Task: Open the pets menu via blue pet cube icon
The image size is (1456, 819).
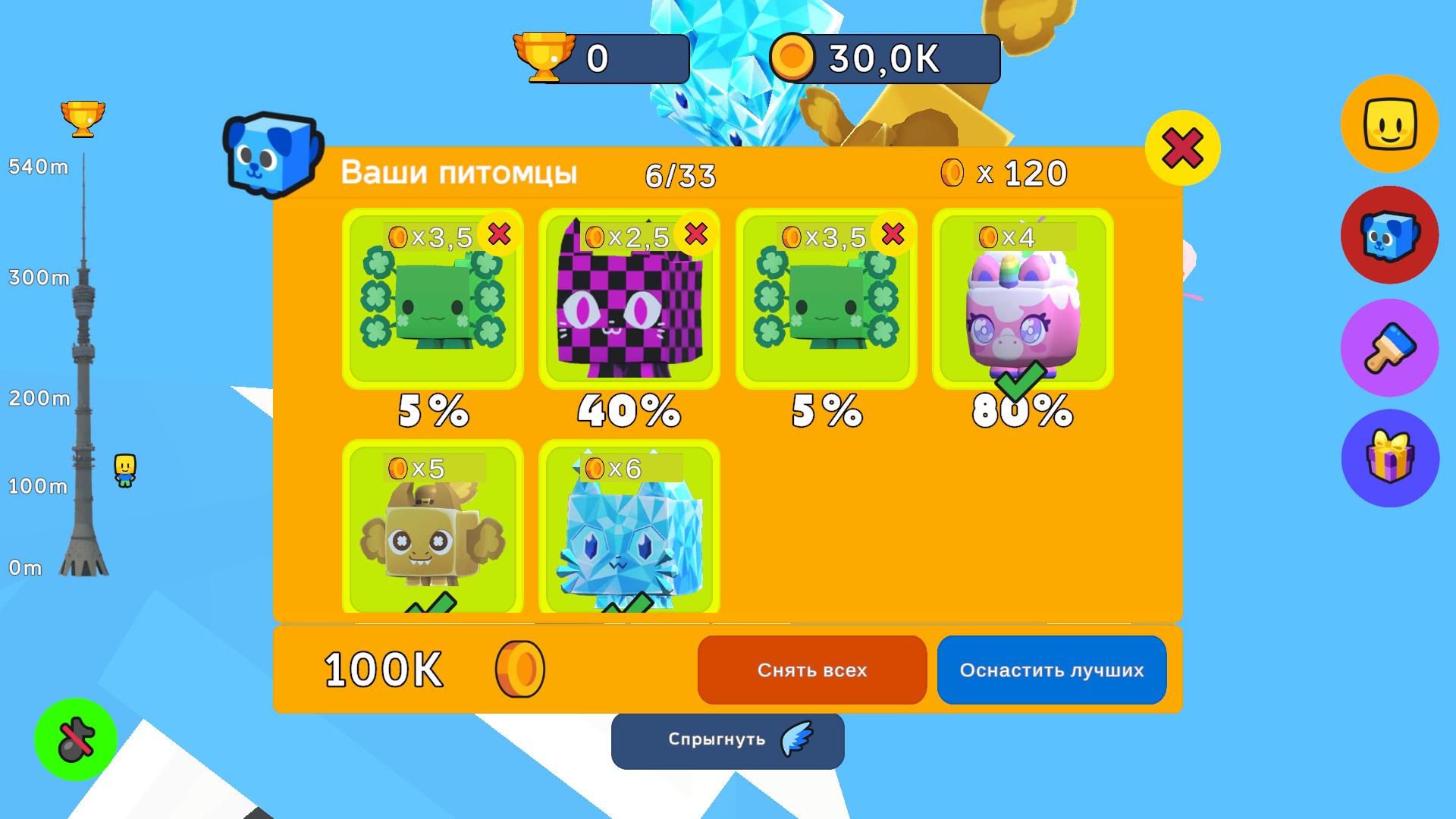Action: click(x=1390, y=235)
